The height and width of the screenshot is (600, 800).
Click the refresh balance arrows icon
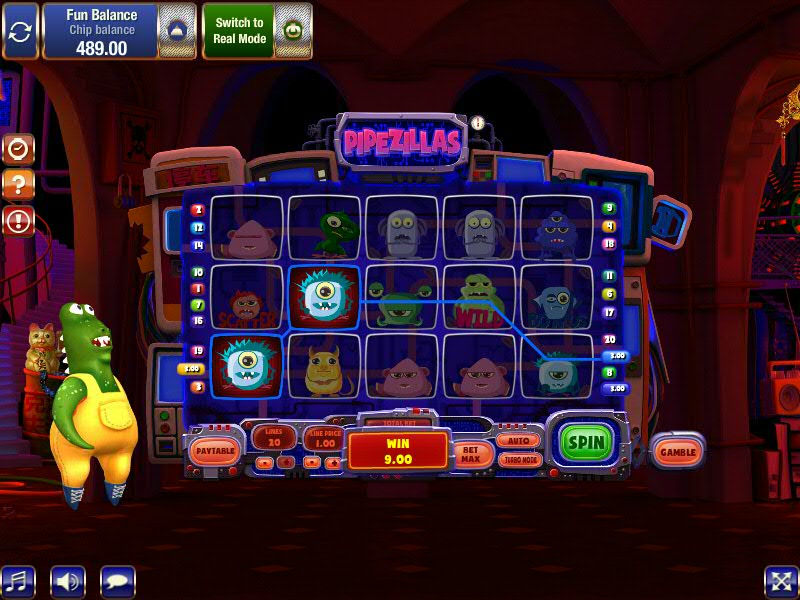20,30
